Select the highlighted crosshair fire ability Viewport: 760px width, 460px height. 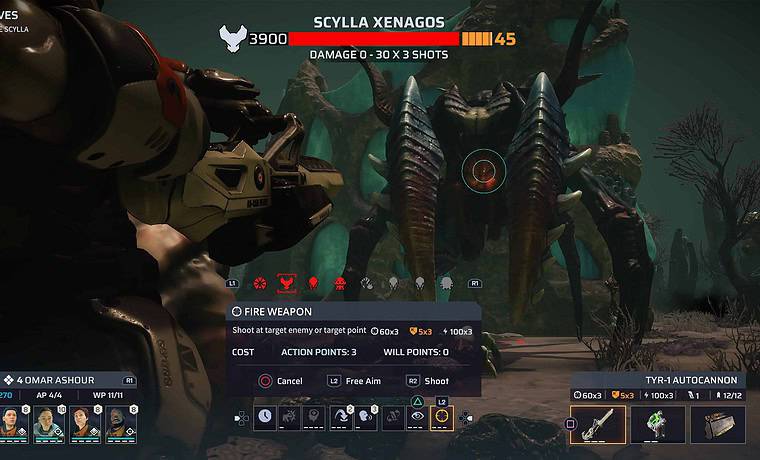(x=441, y=418)
